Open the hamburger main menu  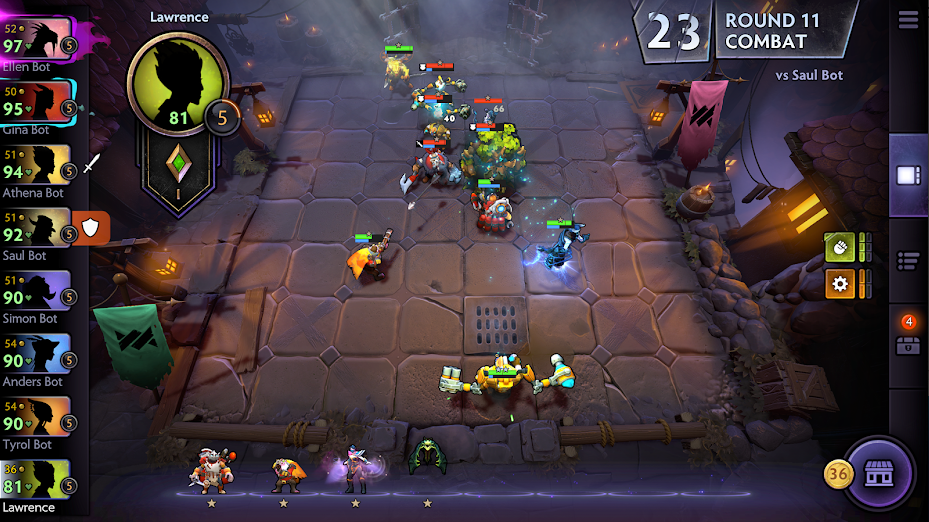[908, 20]
